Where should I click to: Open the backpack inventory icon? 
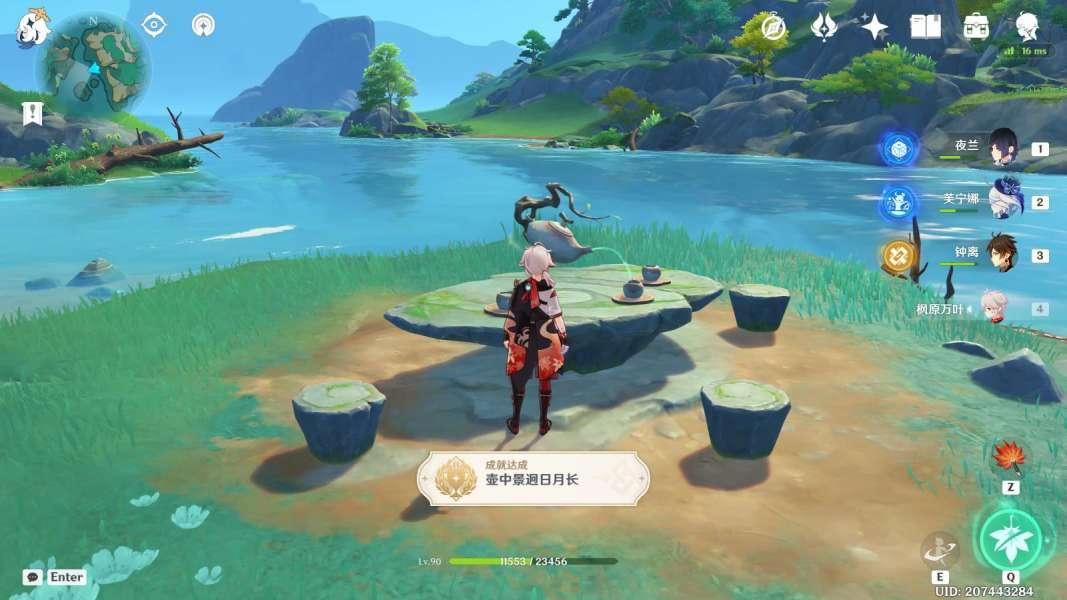pyautogui.click(x=976, y=27)
